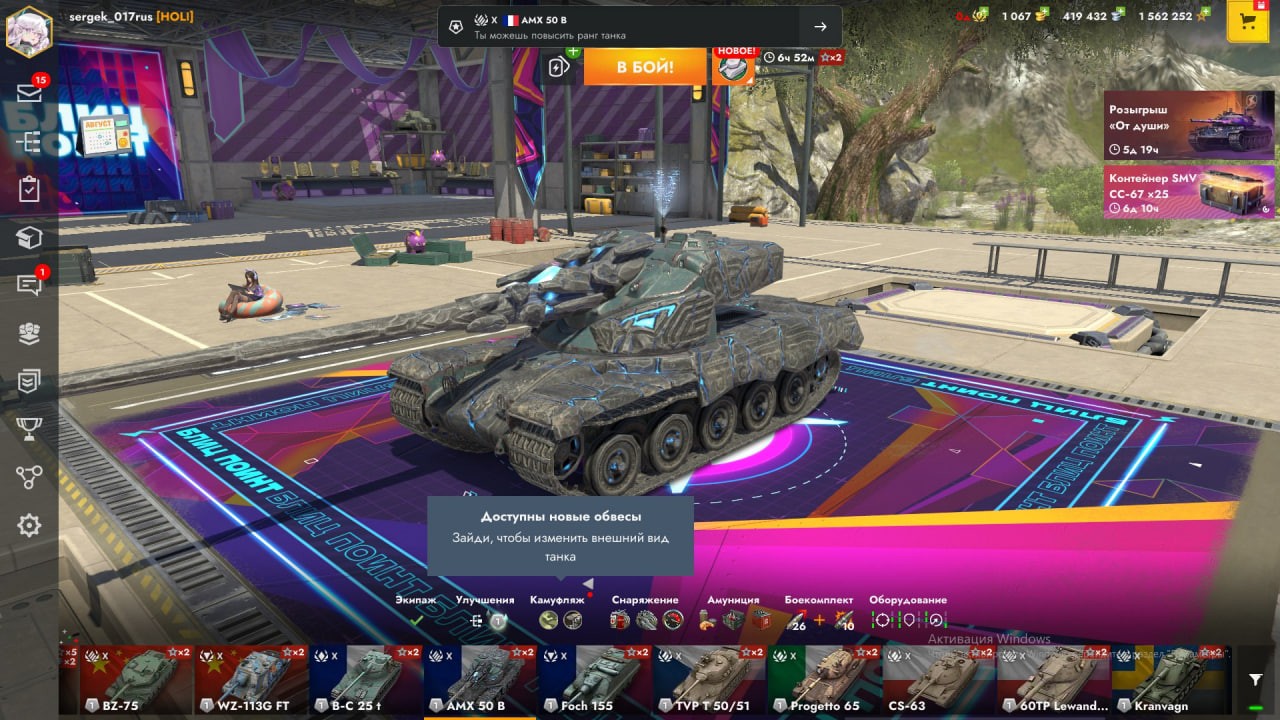Open the Снаряжение consumables section

point(645,611)
